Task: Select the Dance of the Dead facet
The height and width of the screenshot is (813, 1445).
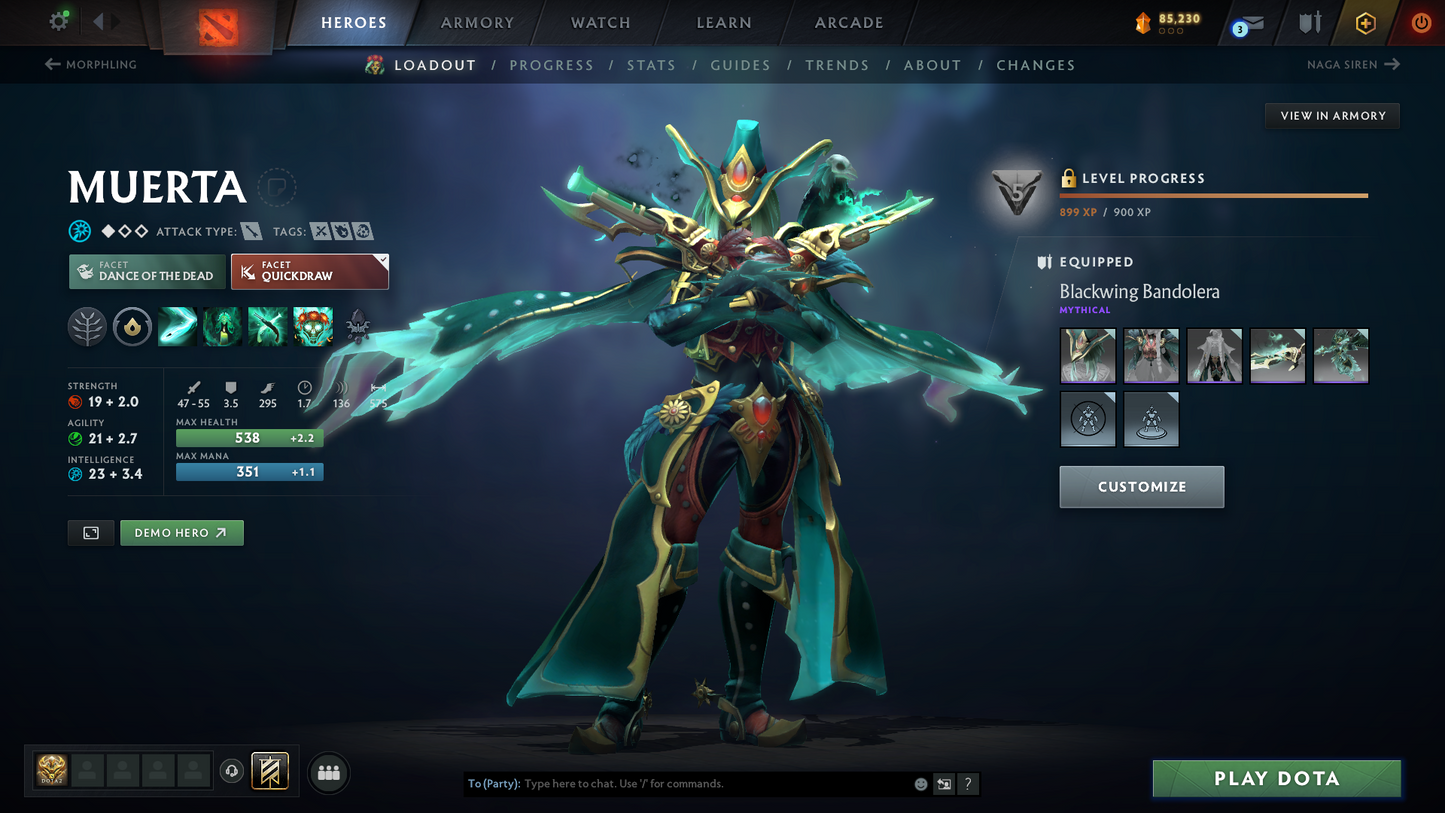Action: 146,271
